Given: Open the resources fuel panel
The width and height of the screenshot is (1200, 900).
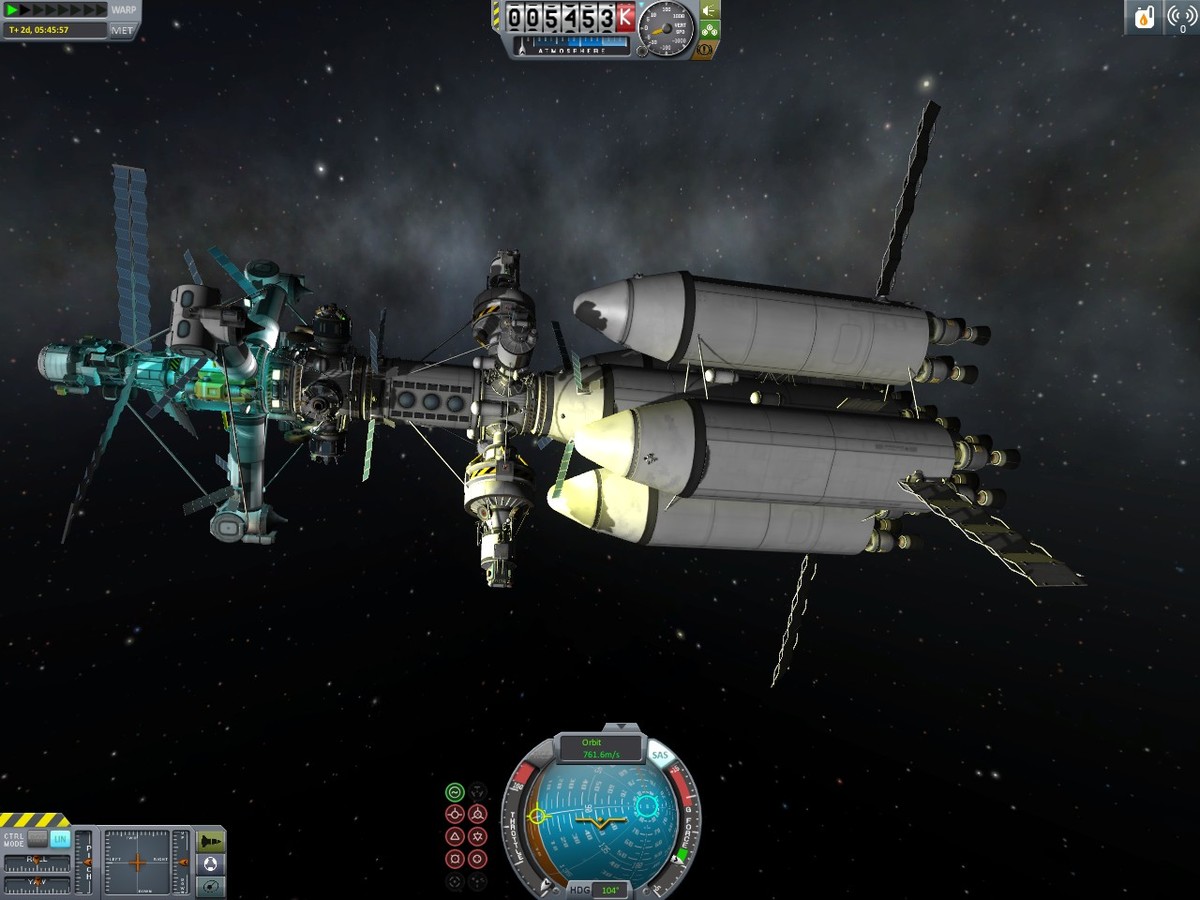Looking at the screenshot, I should (x=1144, y=17).
